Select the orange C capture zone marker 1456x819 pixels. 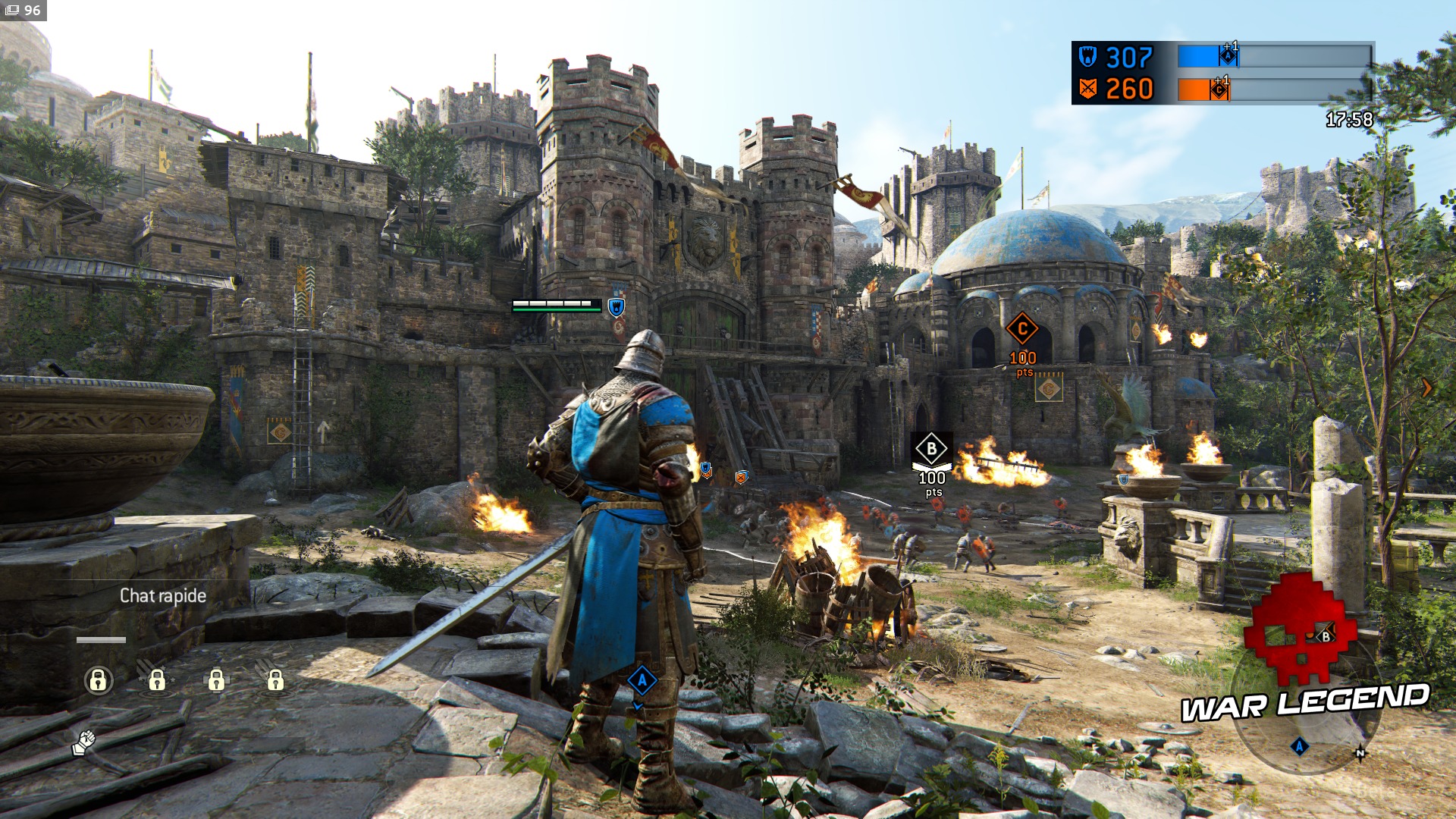coord(1021,330)
